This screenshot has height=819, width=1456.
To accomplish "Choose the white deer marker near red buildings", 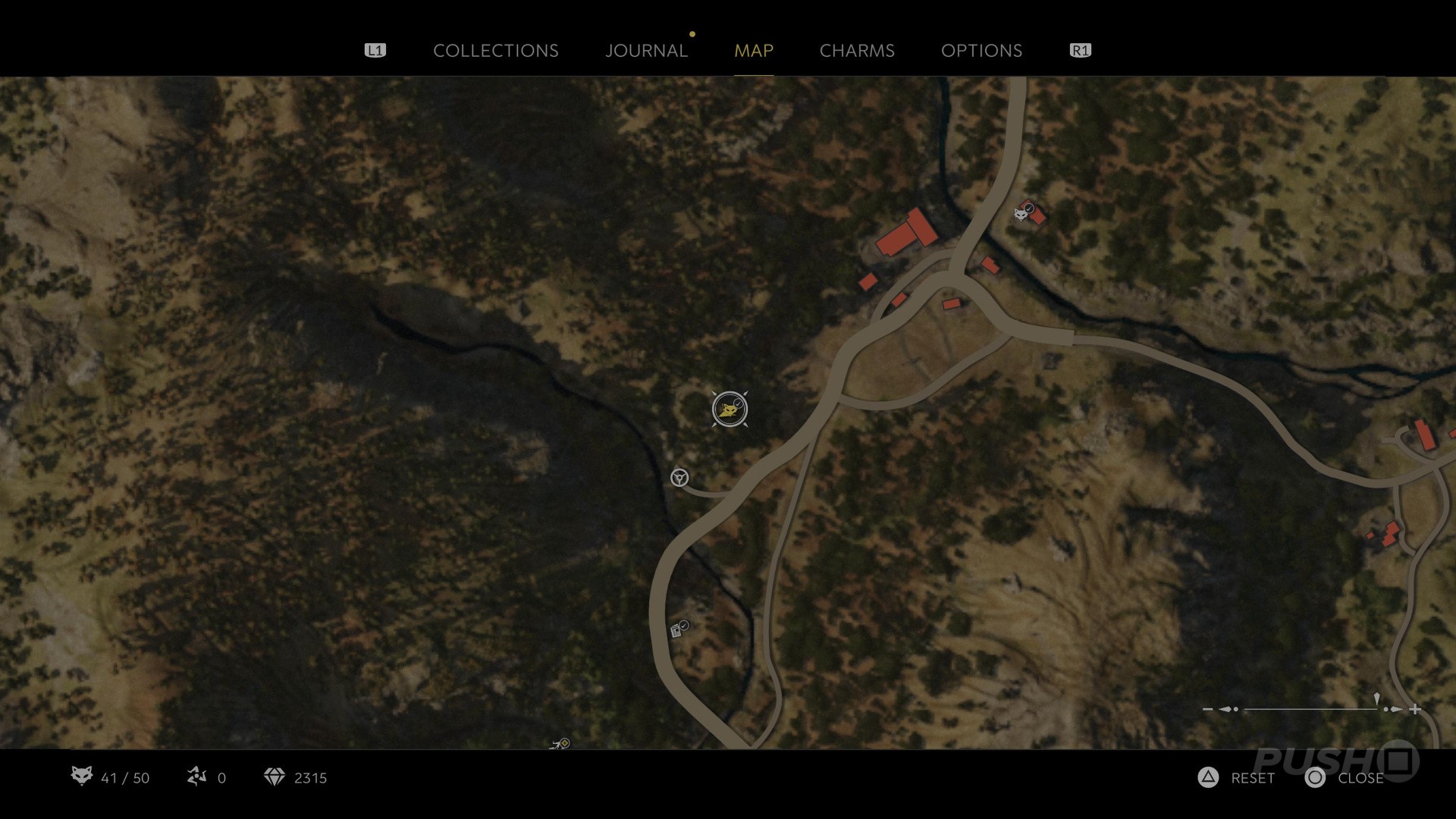I will click(1021, 214).
